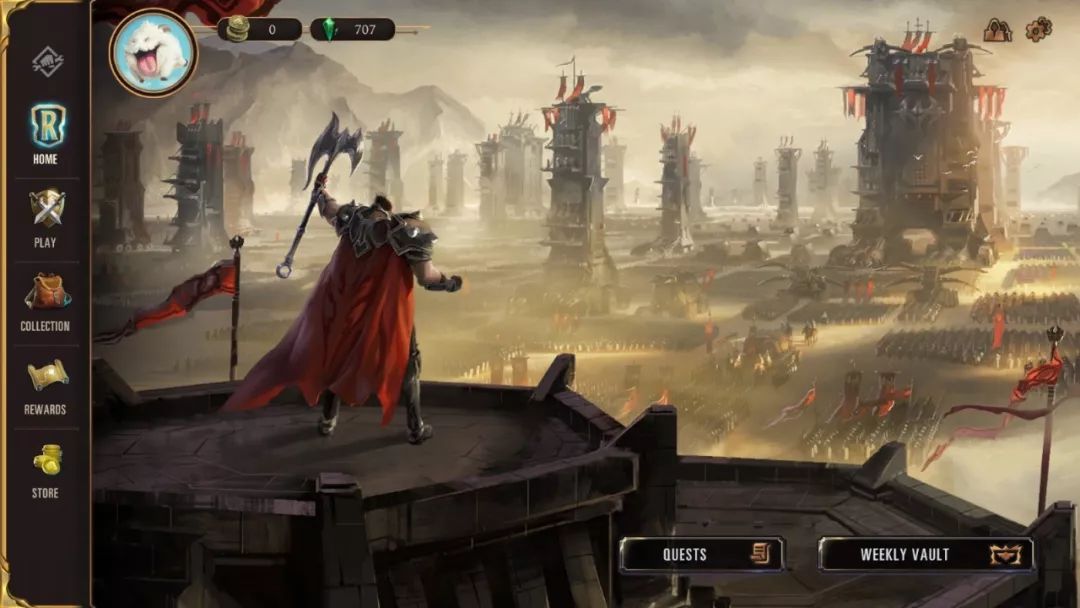The width and height of the screenshot is (1080, 608).
Task: Open the Weekly Vault
Action: coord(926,554)
